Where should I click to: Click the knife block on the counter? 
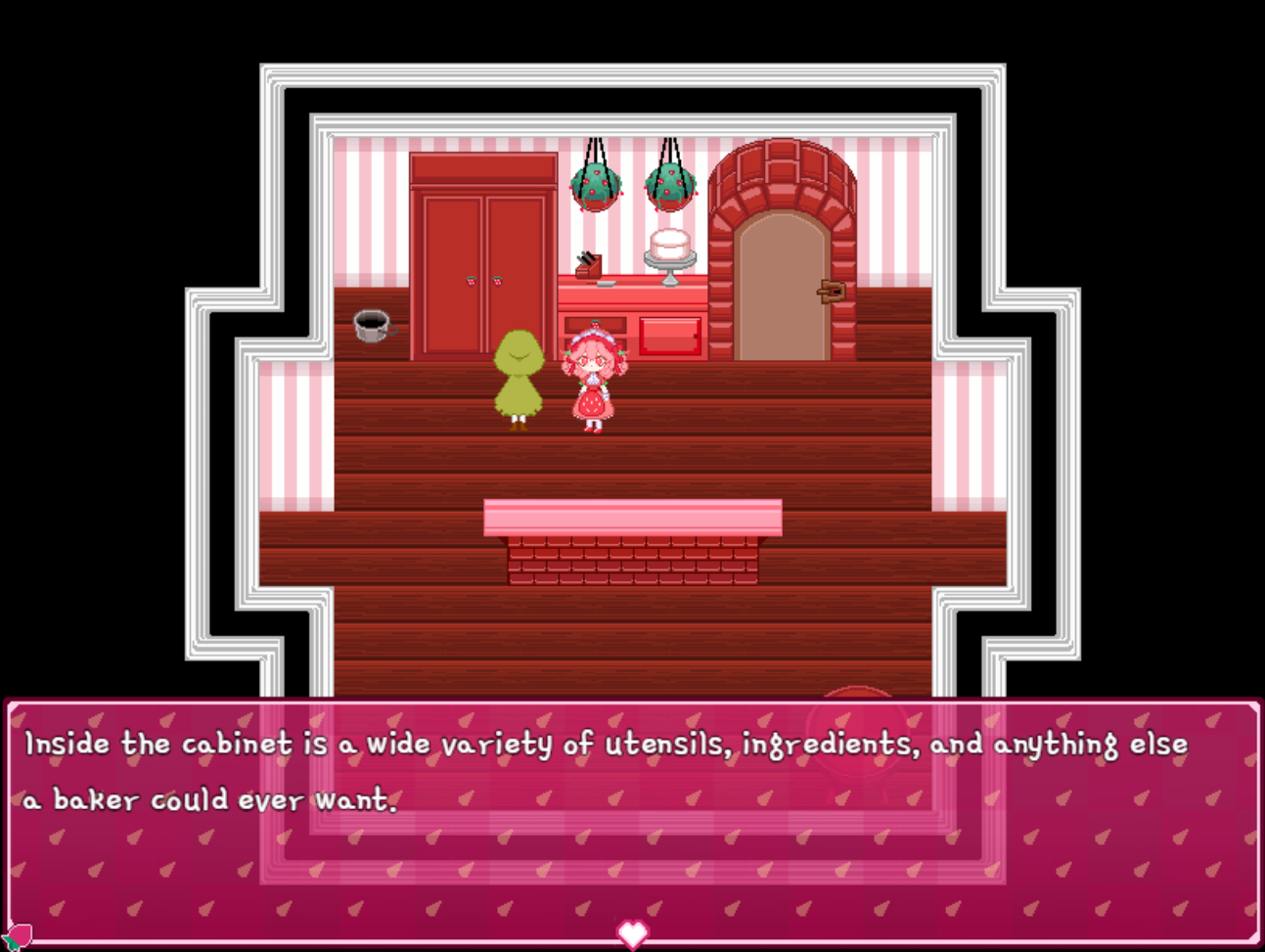point(589,264)
